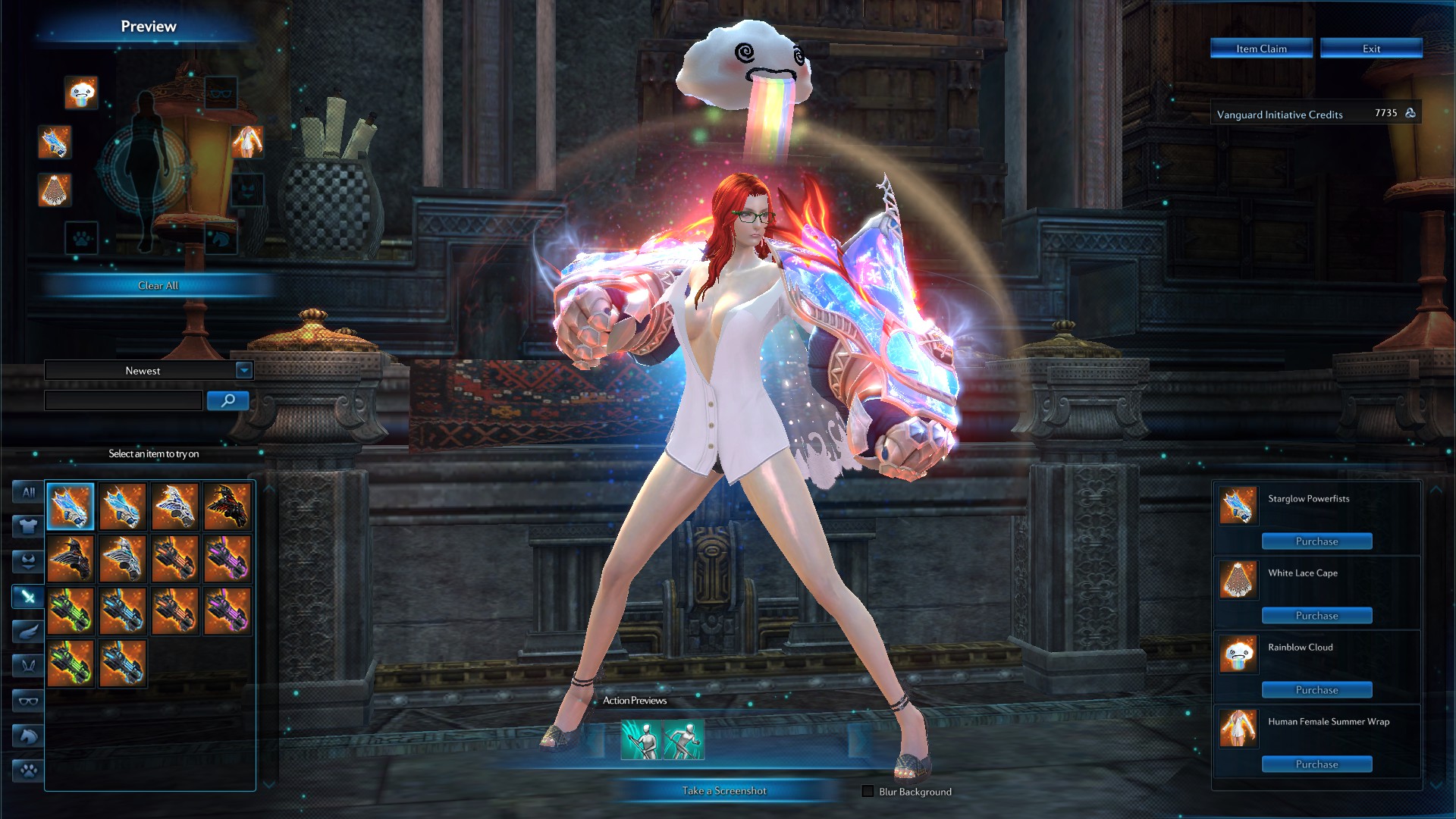Viewport: 1456px width, 819px height.
Task: Choose the back accessory wings category
Action: click(28, 630)
